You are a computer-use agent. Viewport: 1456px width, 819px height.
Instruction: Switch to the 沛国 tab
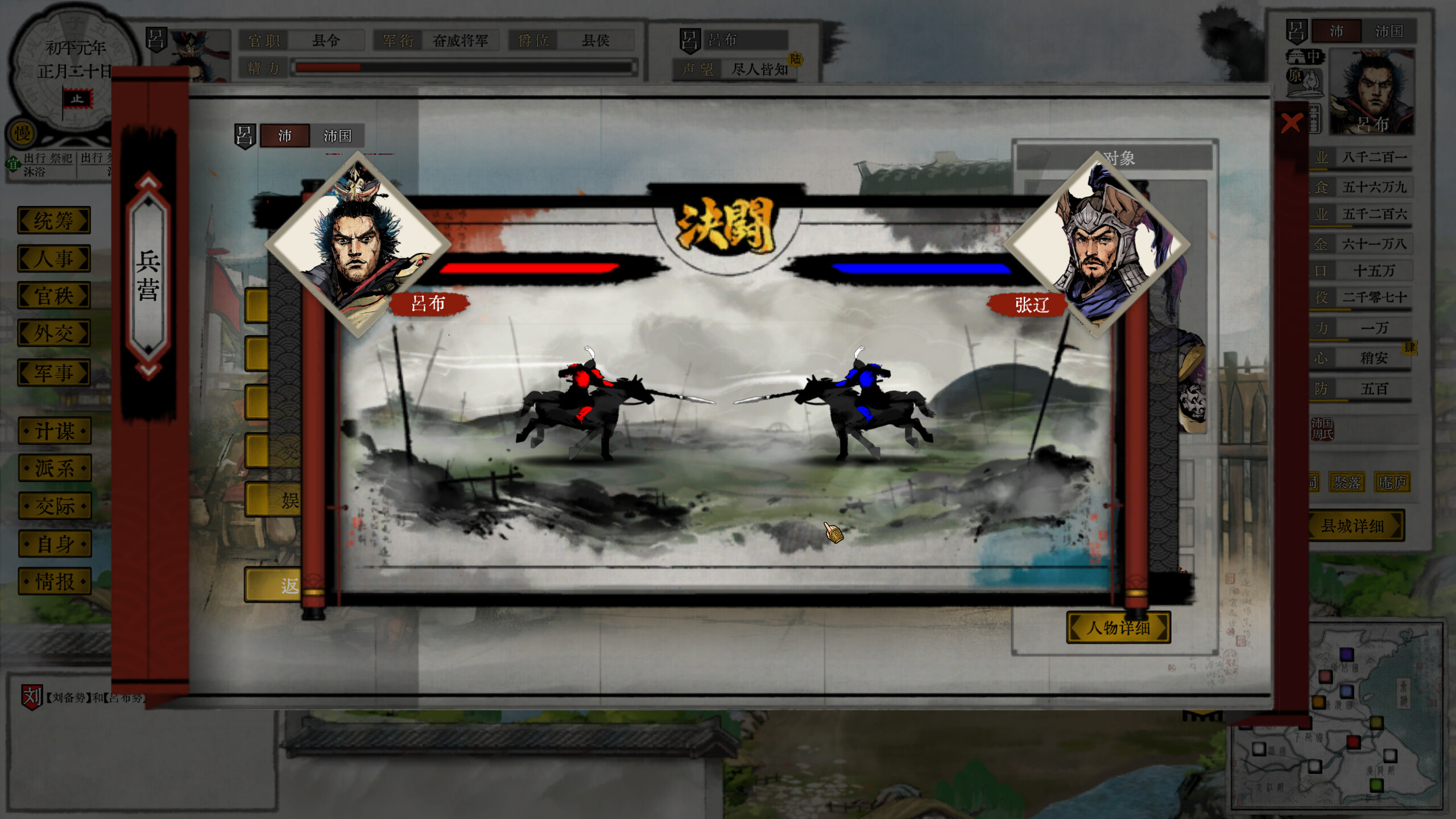[x=338, y=136]
